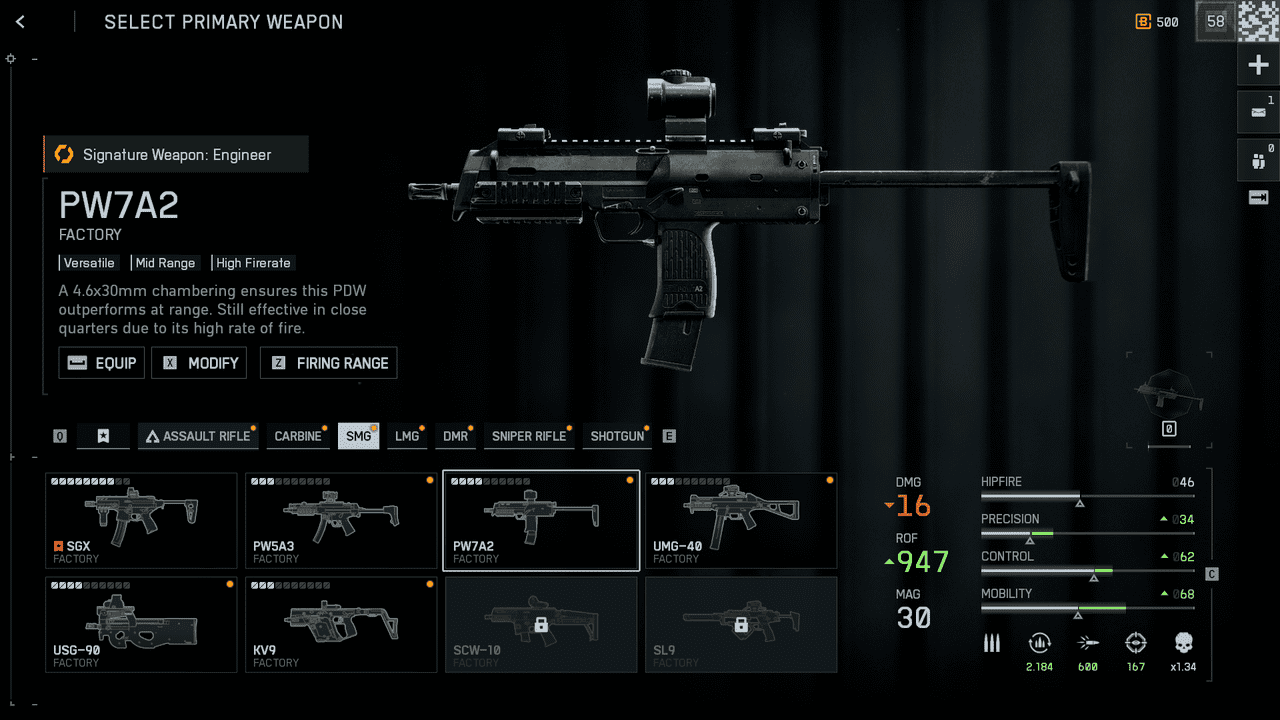Choose the DMR category tab
The image size is (1280, 720).
tap(455, 436)
